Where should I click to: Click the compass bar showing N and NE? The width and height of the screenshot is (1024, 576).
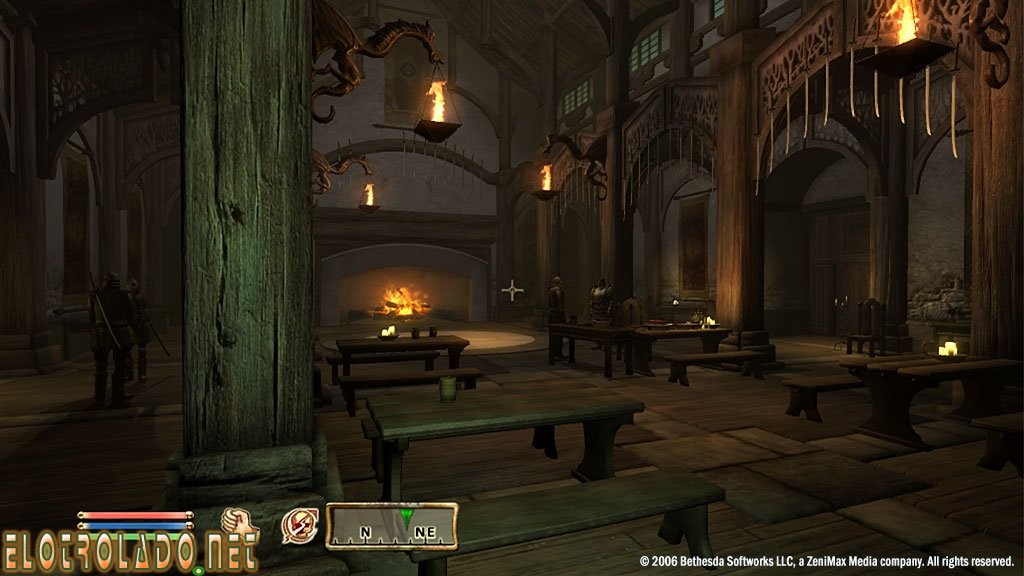pyautogui.click(x=391, y=527)
